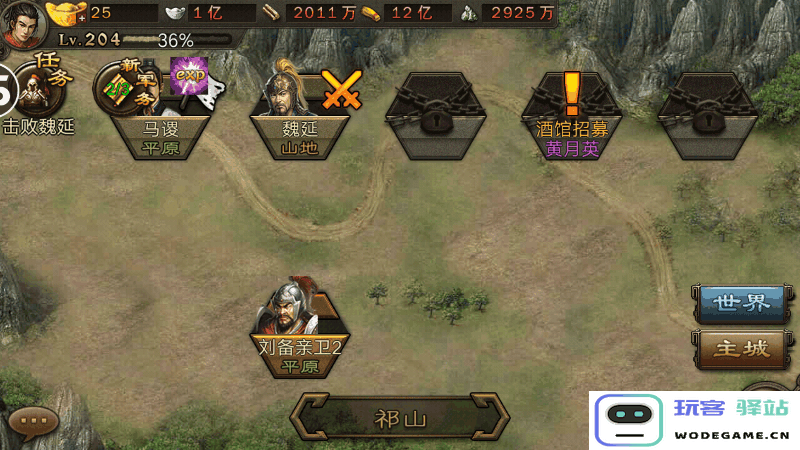Go to previous map with left arrow
This screenshot has height=450, width=800.
click(310, 418)
